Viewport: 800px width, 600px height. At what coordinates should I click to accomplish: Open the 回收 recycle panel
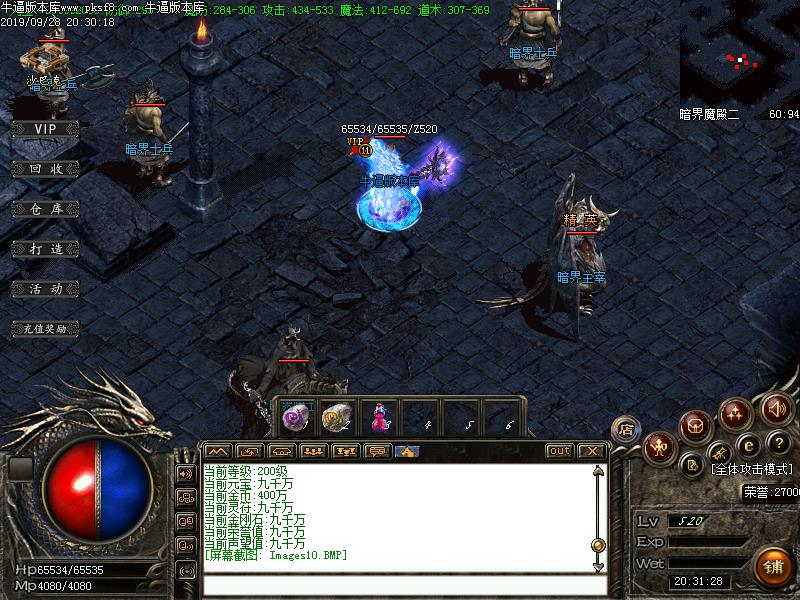tap(44, 169)
